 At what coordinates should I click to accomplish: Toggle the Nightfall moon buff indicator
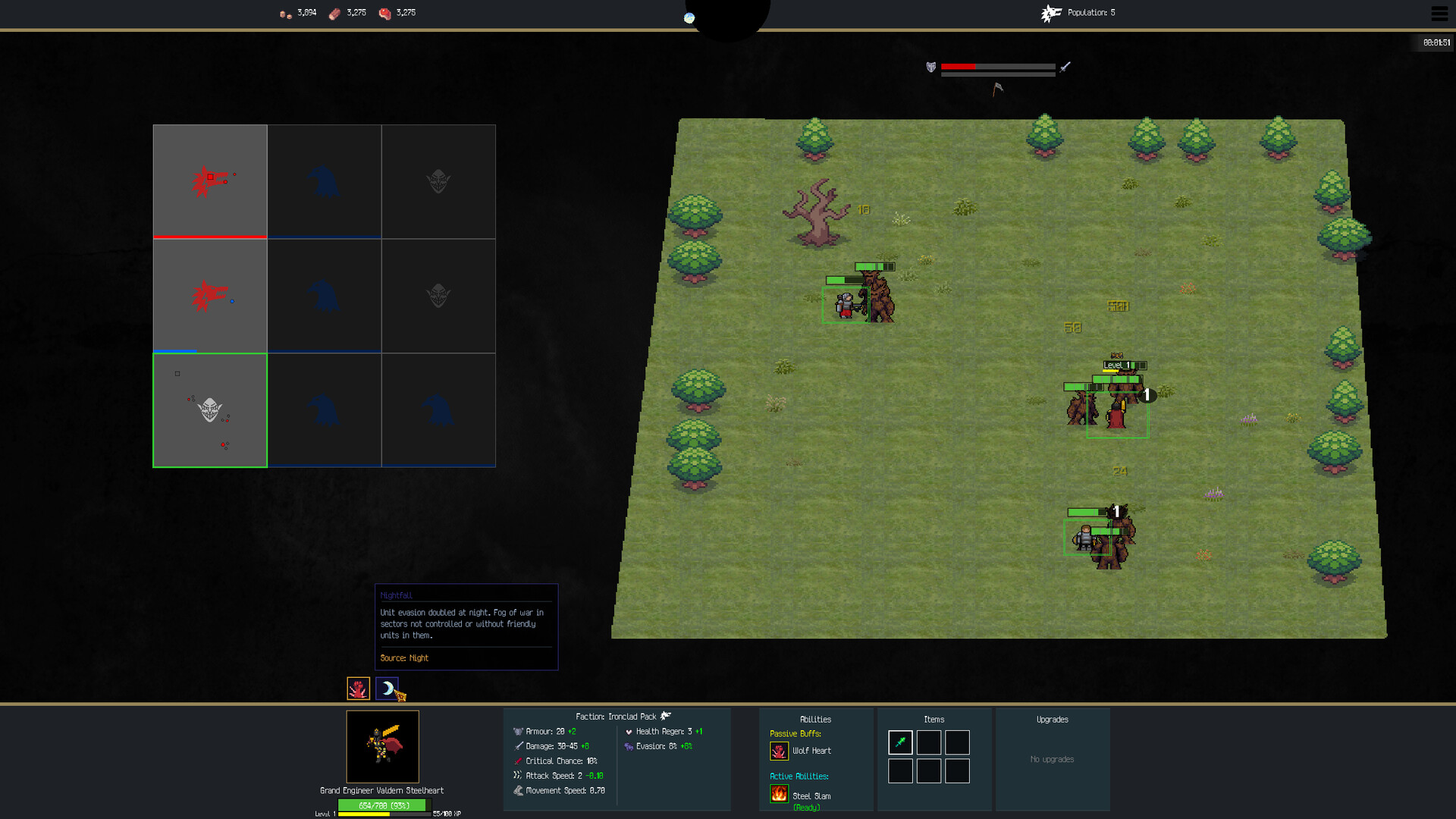point(386,688)
